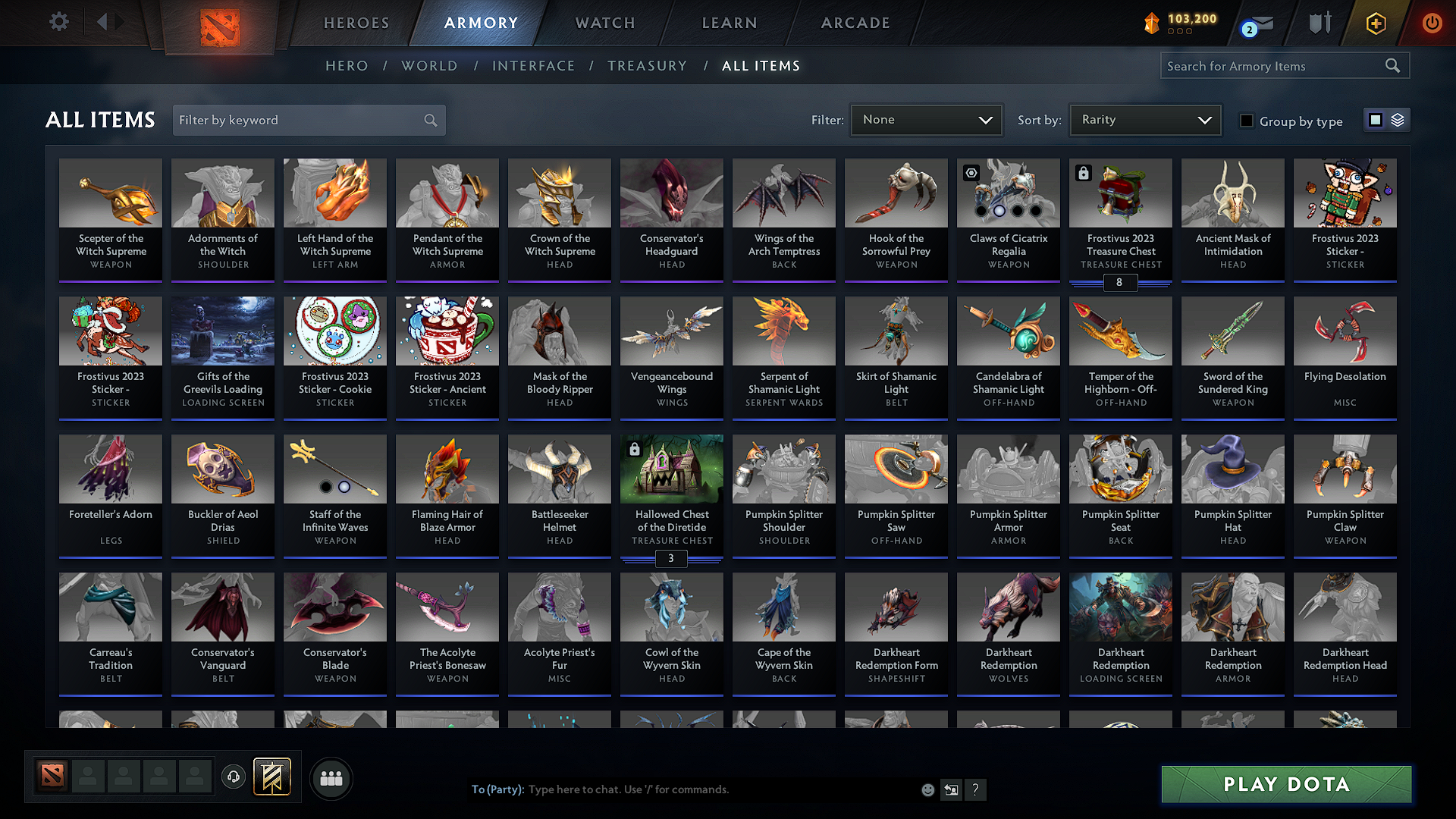Open the Sort by Rarity dropdown
The width and height of the screenshot is (1456, 819).
pos(1144,120)
